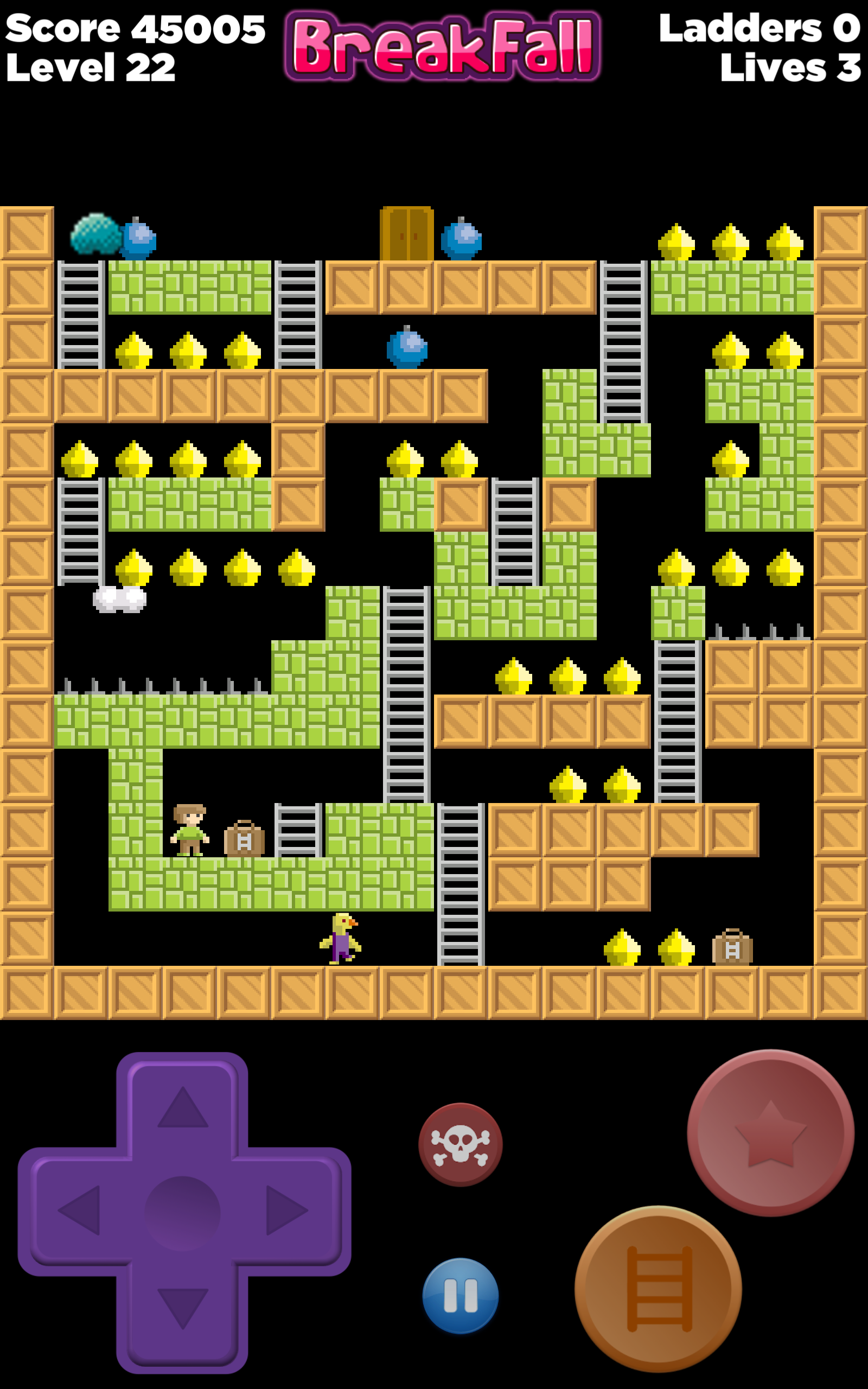Select the briefcase beside the player

(244, 842)
